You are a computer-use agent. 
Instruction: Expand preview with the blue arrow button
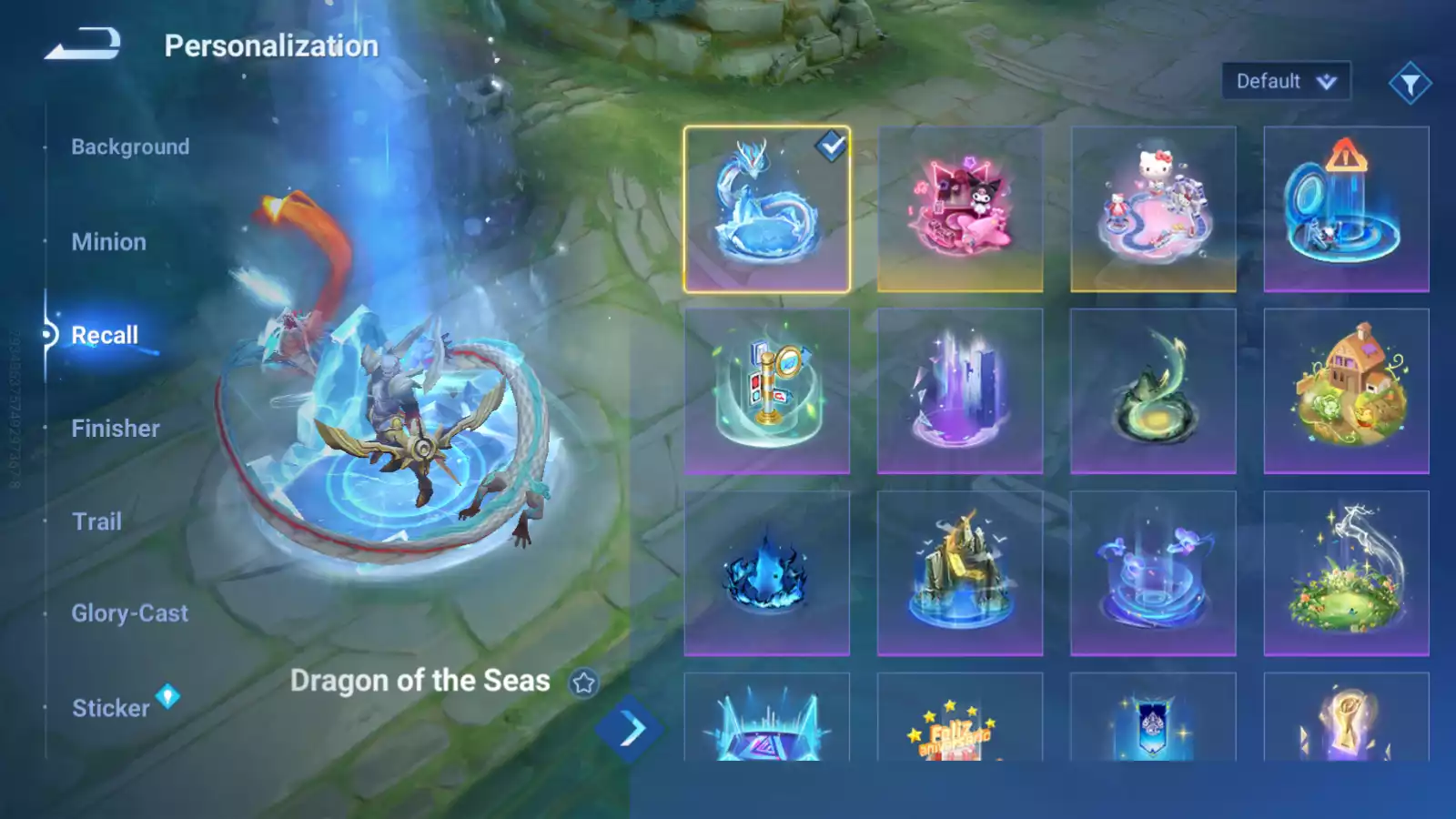tap(628, 729)
